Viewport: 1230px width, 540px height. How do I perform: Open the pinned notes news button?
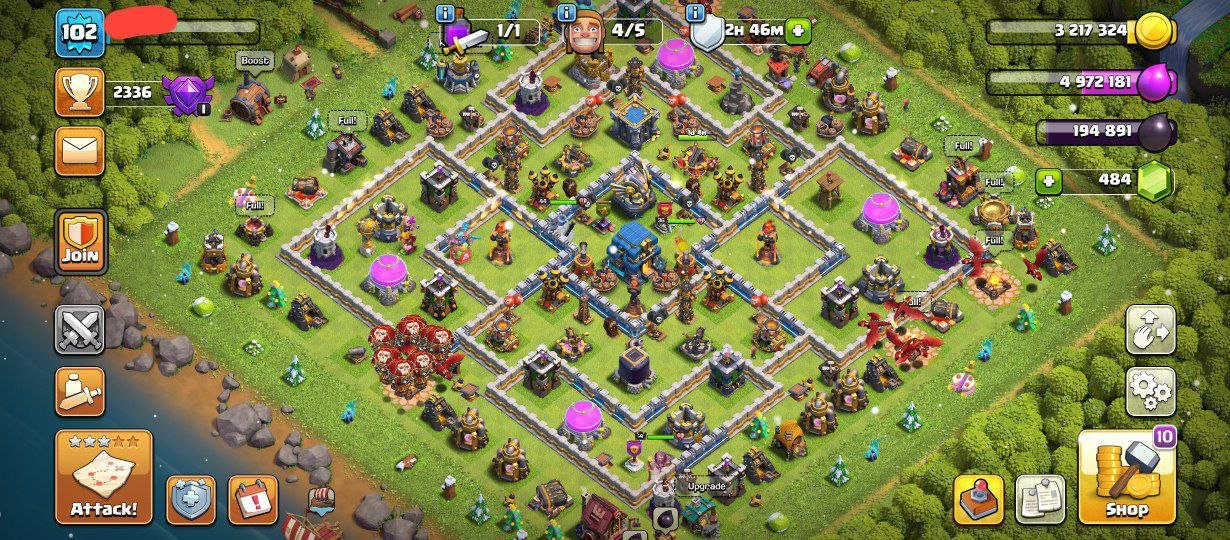(1040, 499)
